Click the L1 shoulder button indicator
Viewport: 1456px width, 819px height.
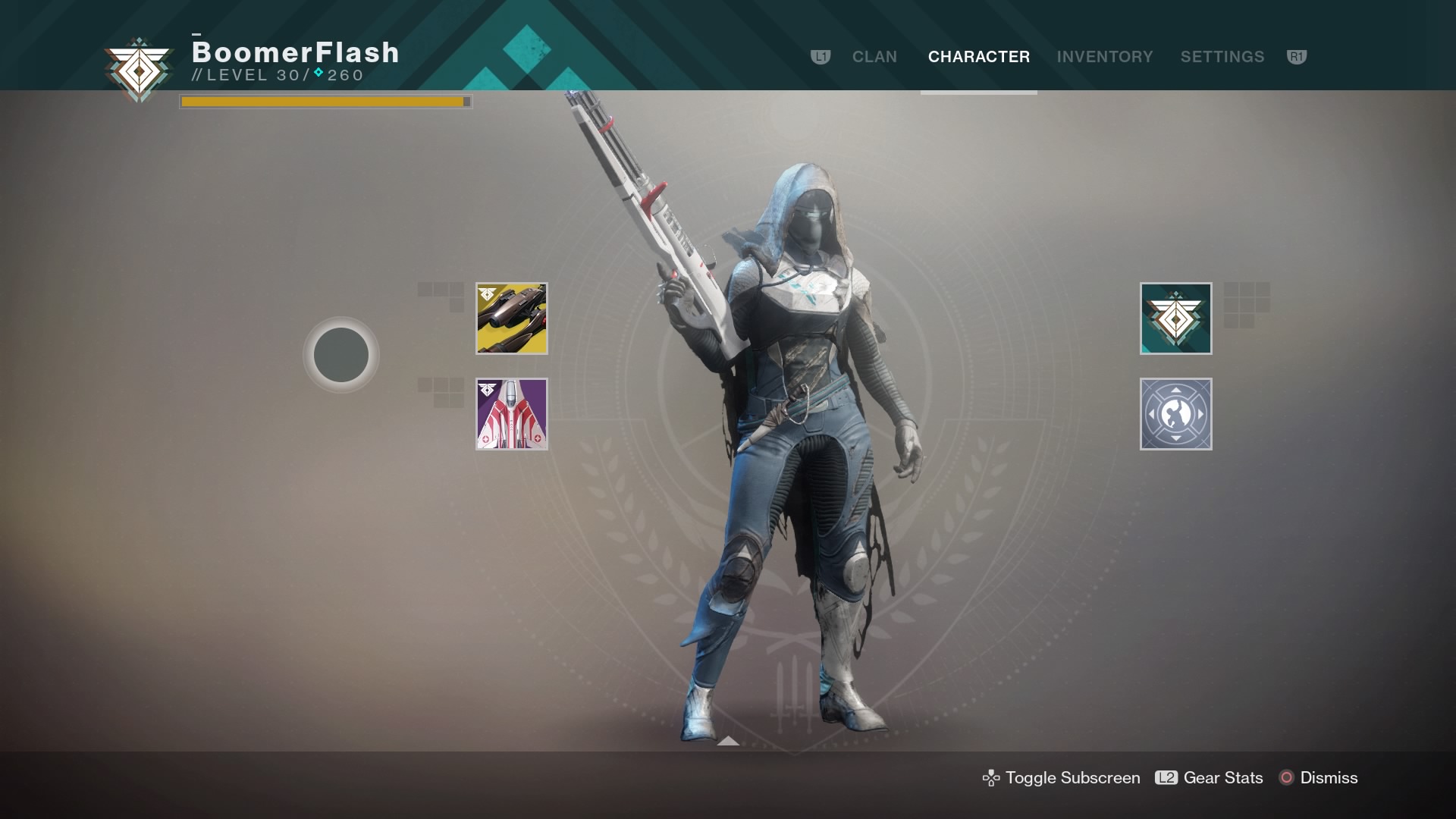821,56
